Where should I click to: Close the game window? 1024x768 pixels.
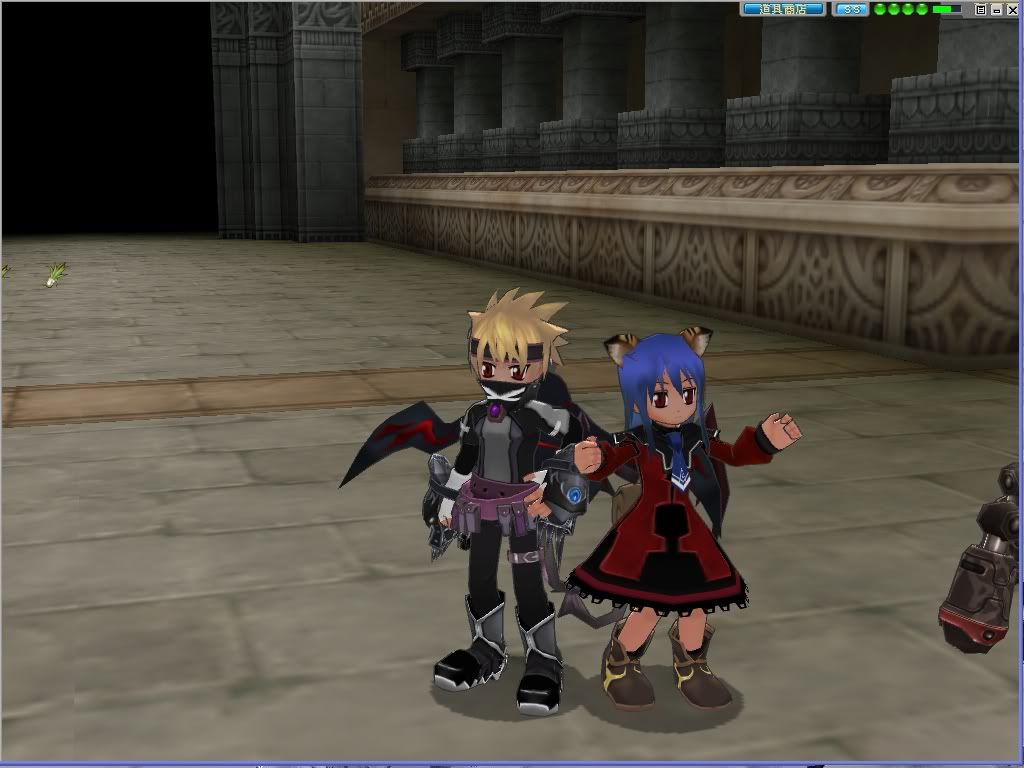click(1013, 9)
